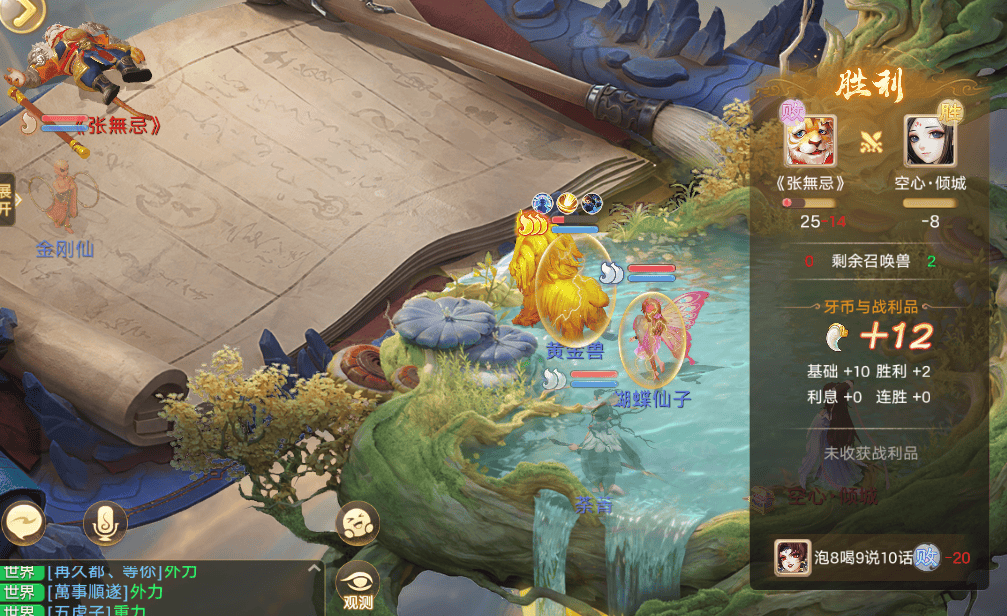The height and width of the screenshot is (616, 1007).
Task: Select the tiger avatar of 《张無忌》
Action: pos(809,142)
